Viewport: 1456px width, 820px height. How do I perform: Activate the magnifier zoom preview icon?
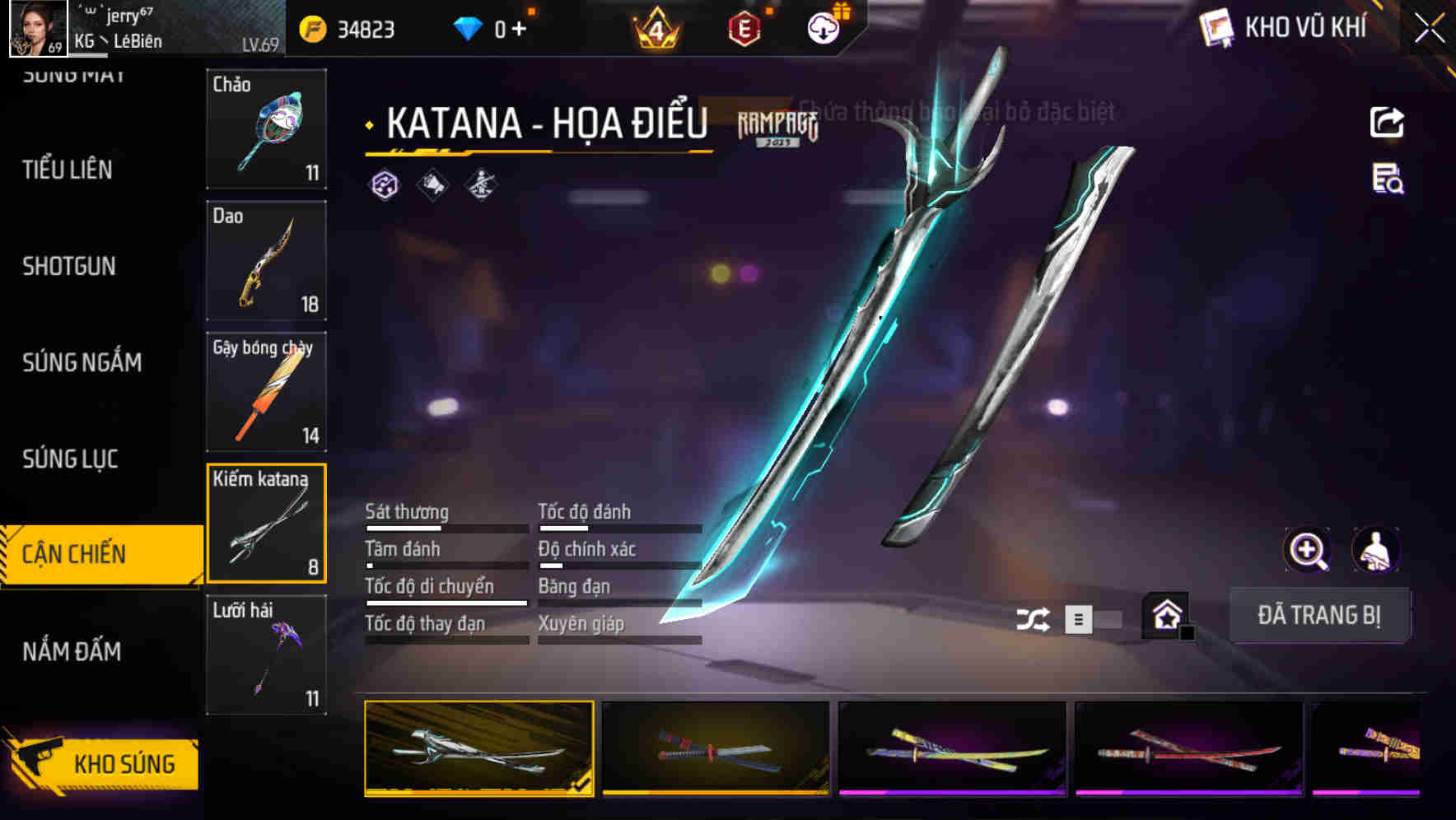coord(1308,550)
